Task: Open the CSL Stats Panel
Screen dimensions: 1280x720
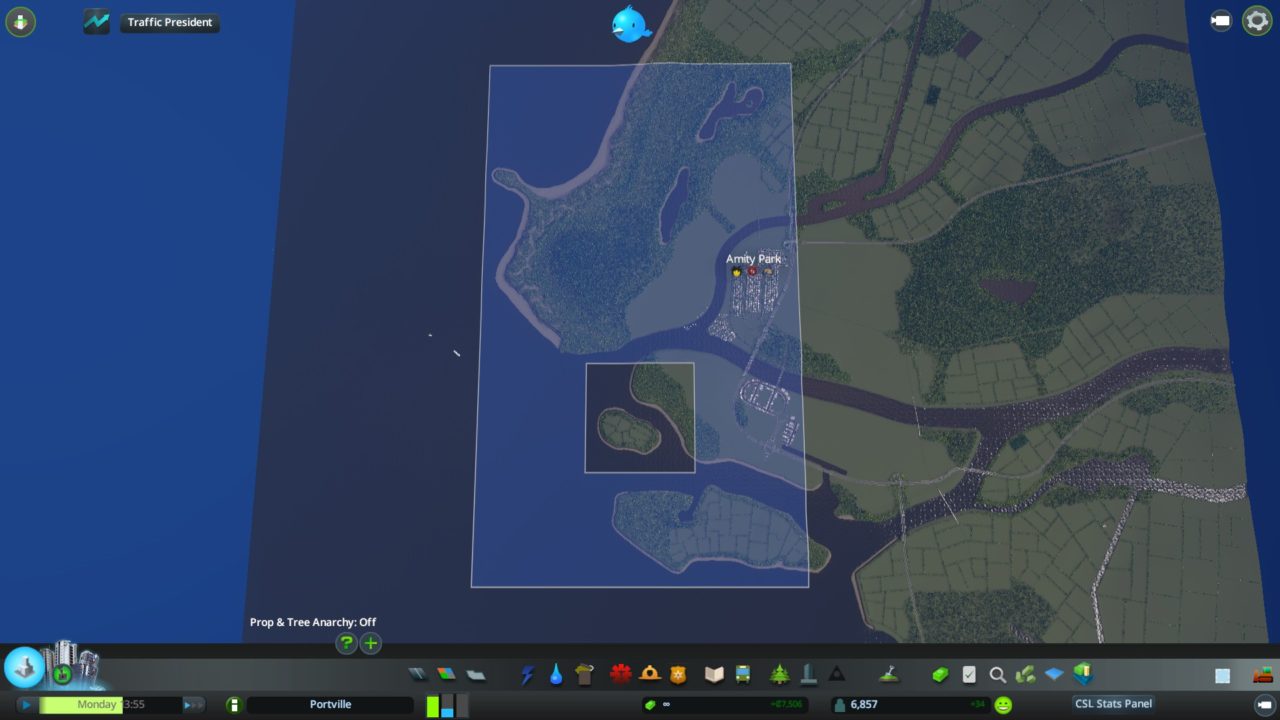Action: [x=1113, y=703]
